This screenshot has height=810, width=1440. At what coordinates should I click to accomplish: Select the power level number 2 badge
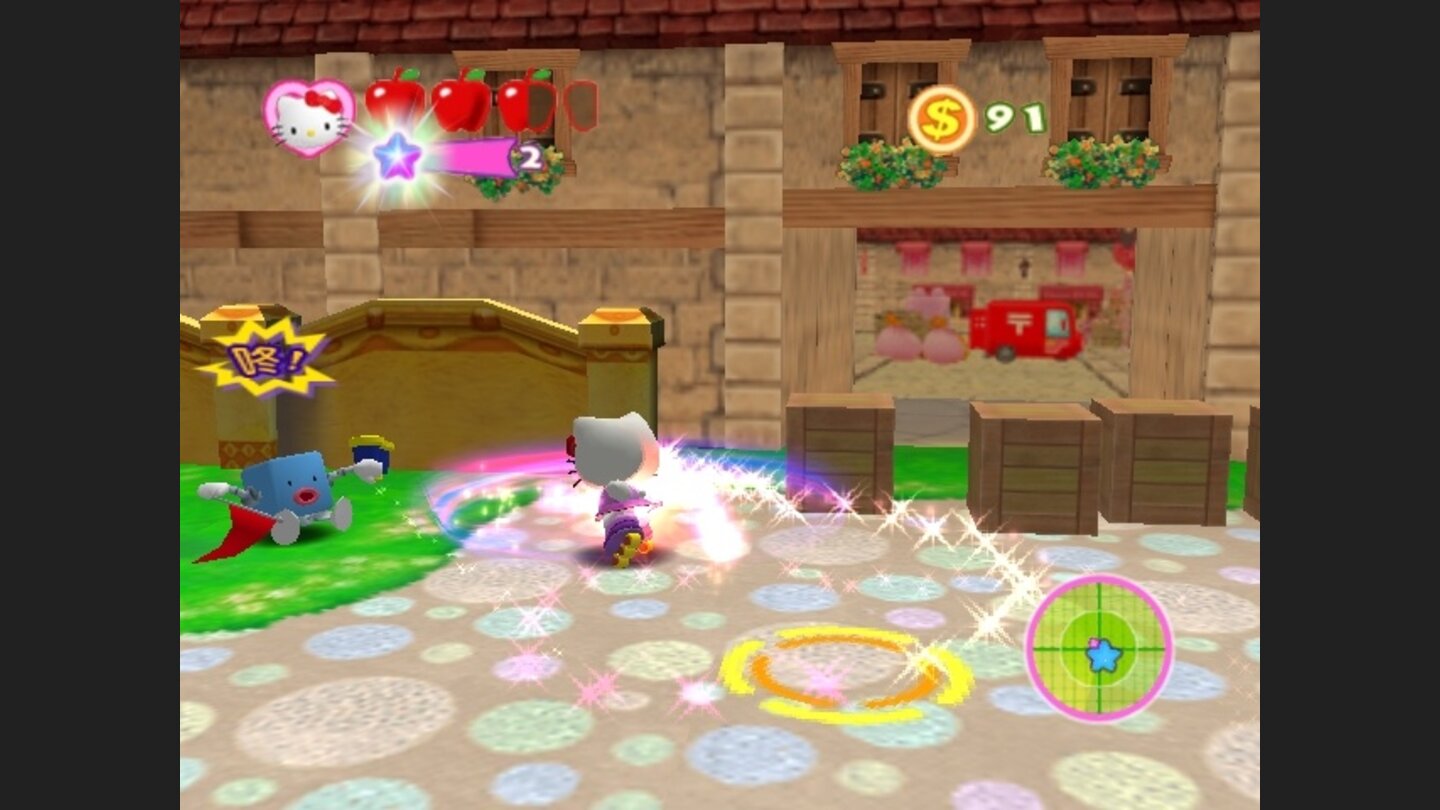[x=530, y=158]
